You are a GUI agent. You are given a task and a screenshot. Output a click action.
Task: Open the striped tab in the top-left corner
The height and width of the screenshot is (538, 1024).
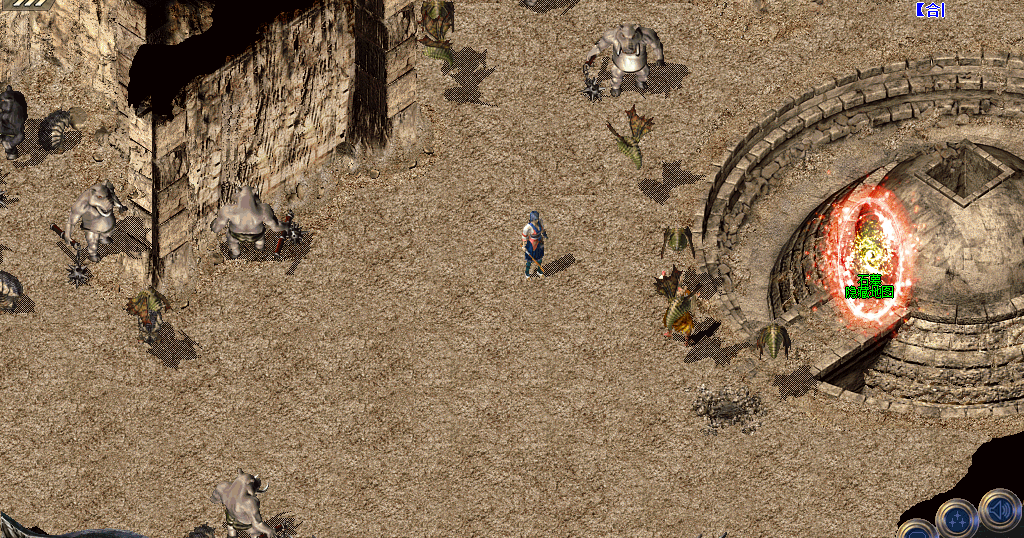pyautogui.click(x=22, y=4)
